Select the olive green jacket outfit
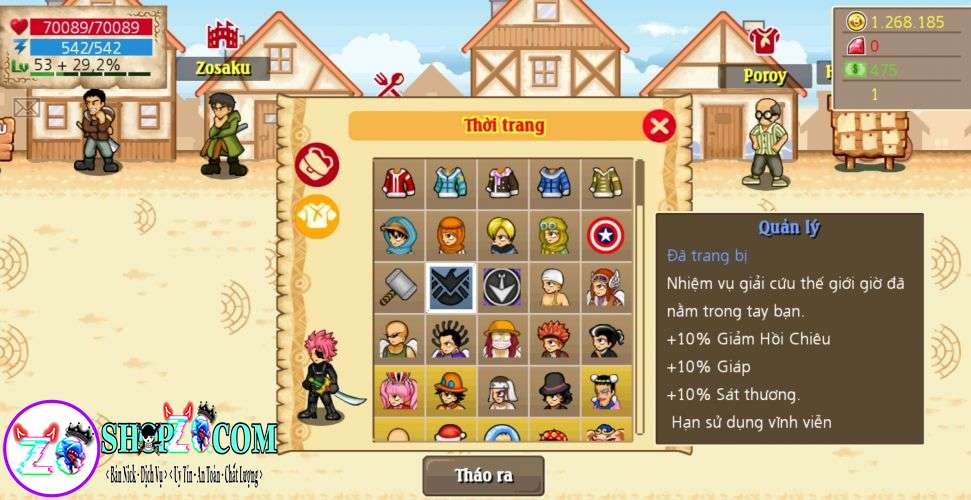This screenshot has width=971, height=500. pyautogui.click(x=605, y=183)
